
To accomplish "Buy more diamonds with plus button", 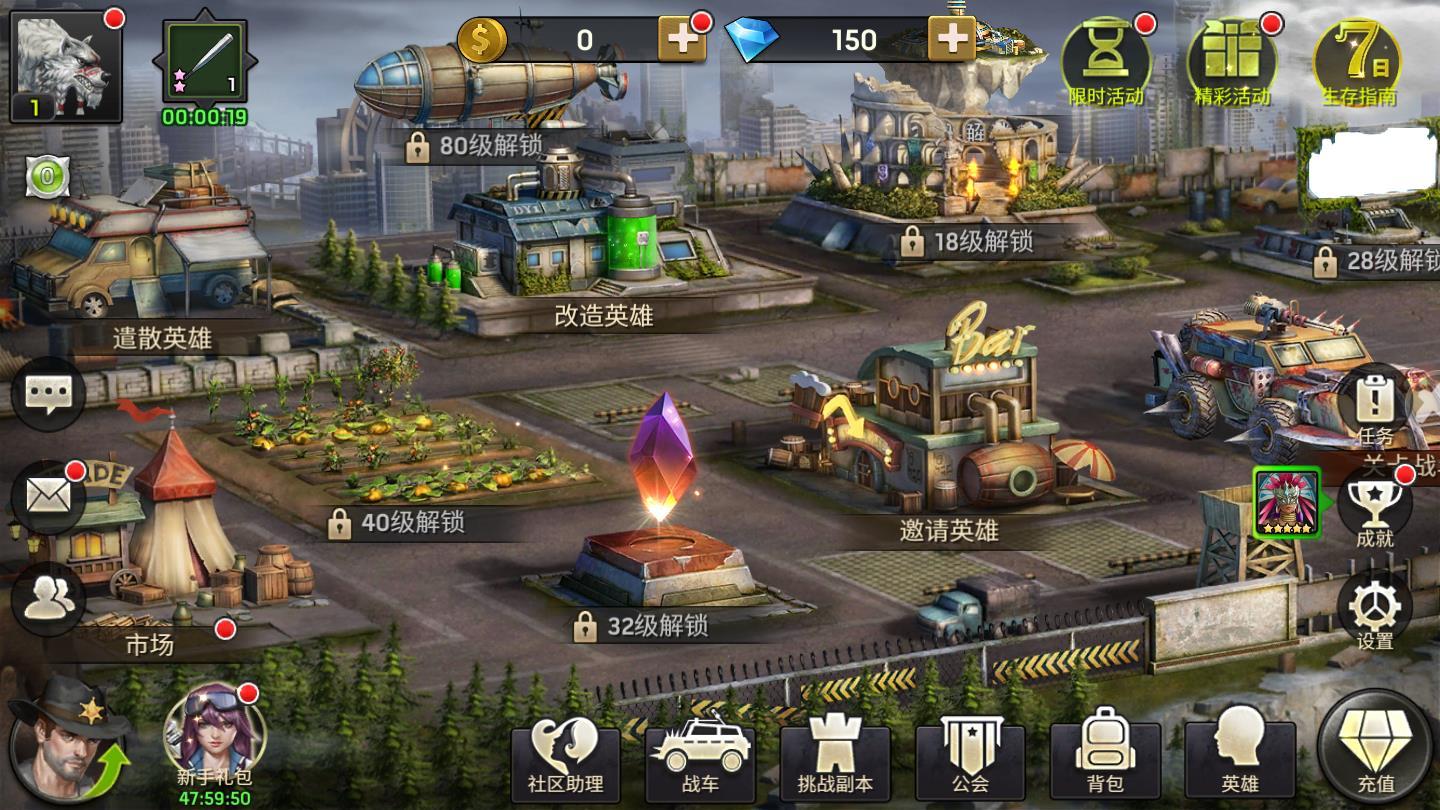I will [x=951, y=40].
